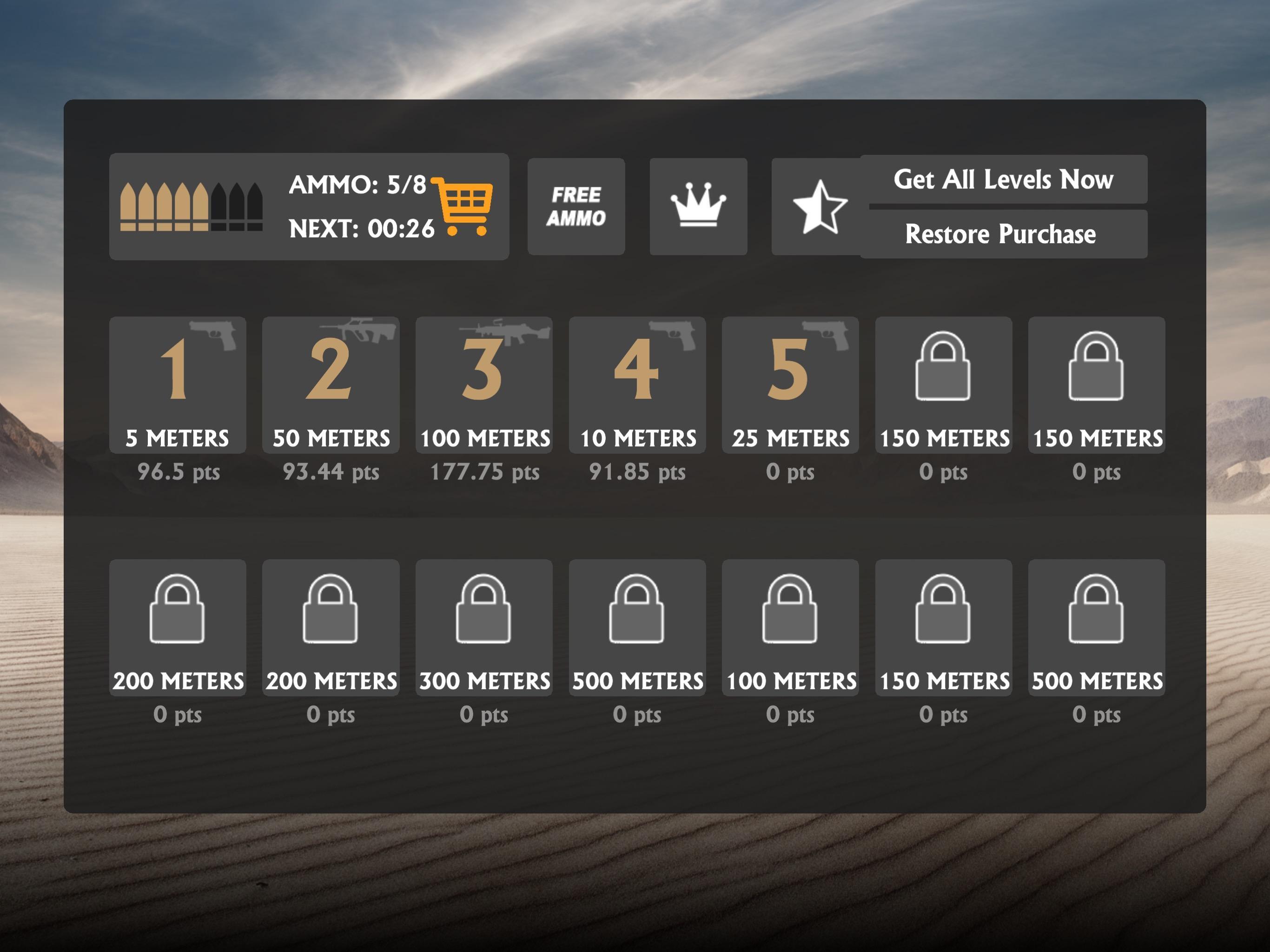The width and height of the screenshot is (1270, 952).
Task: Open level 4 at 10 meters
Action: tap(637, 385)
